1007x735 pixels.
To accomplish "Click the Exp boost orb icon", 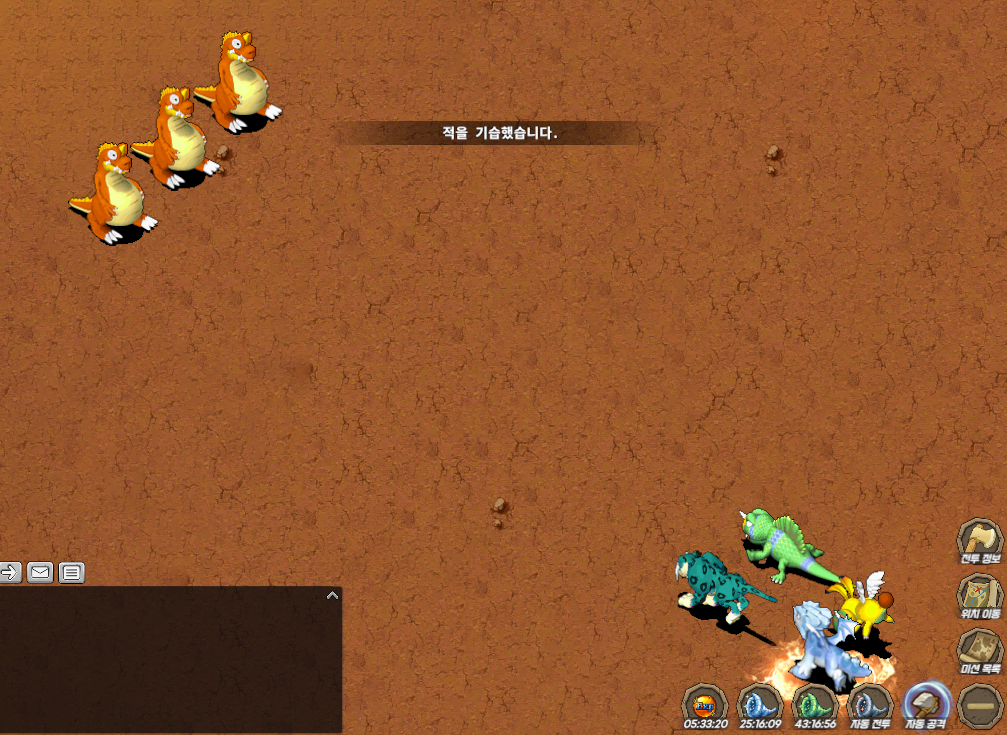I will click(x=705, y=705).
